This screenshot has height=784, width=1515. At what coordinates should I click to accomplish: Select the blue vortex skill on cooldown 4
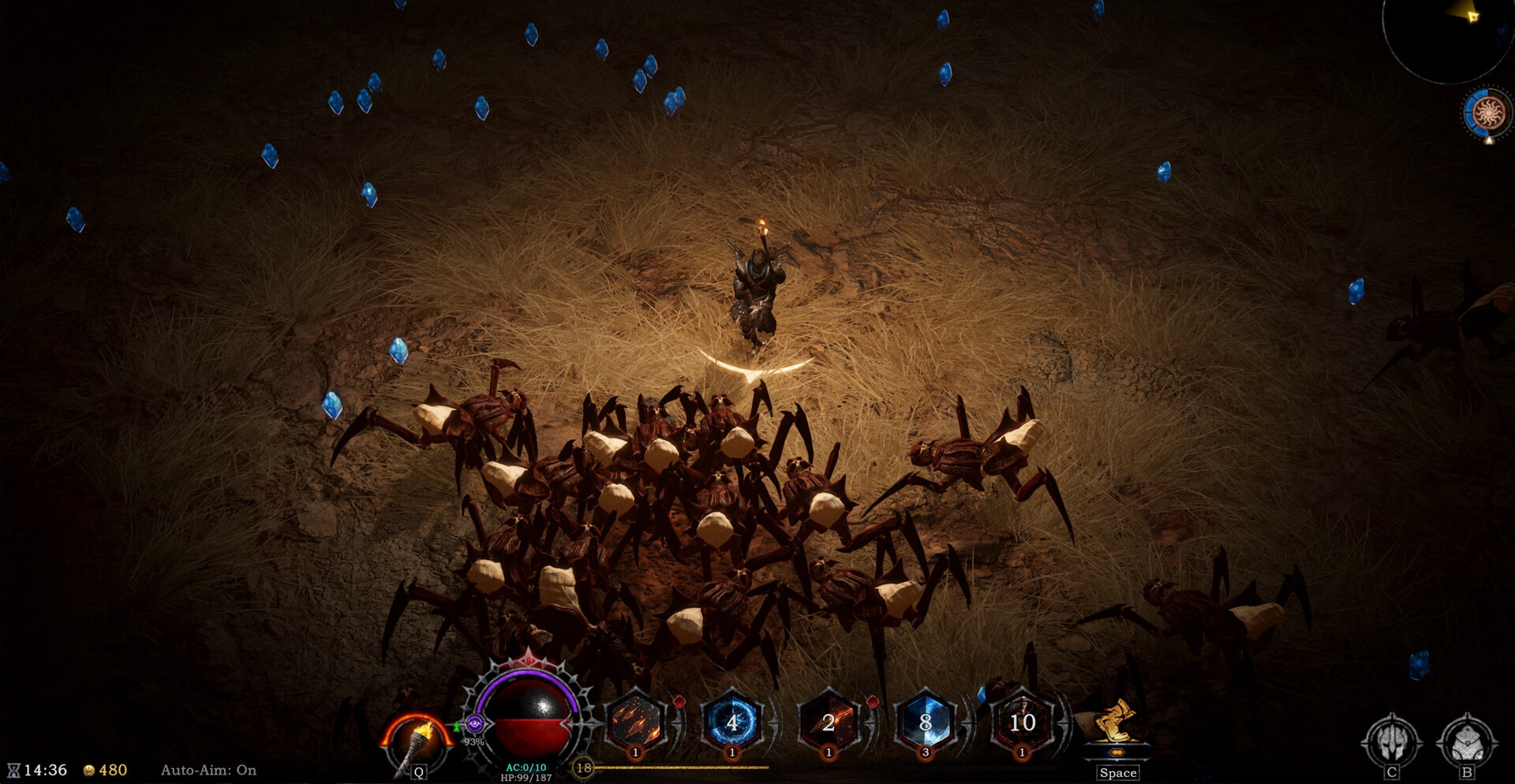[732, 722]
